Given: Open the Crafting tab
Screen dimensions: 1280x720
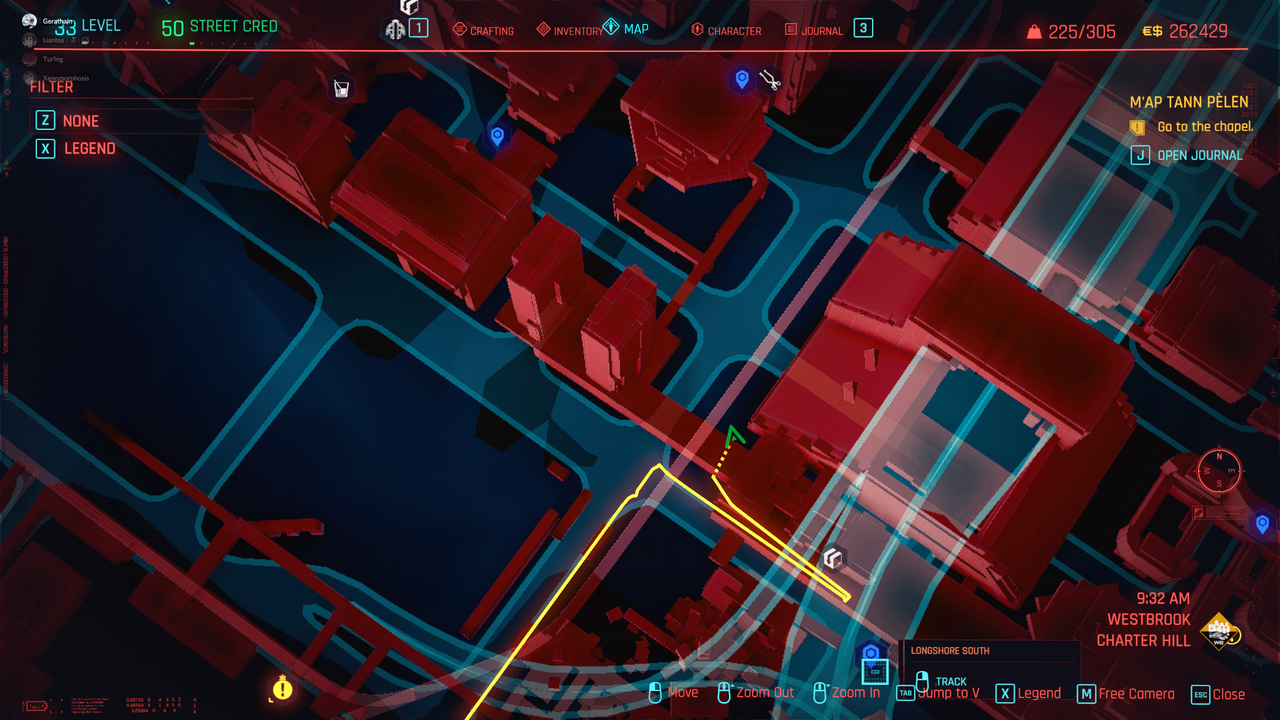Looking at the screenshot, I should click(483, 31).
